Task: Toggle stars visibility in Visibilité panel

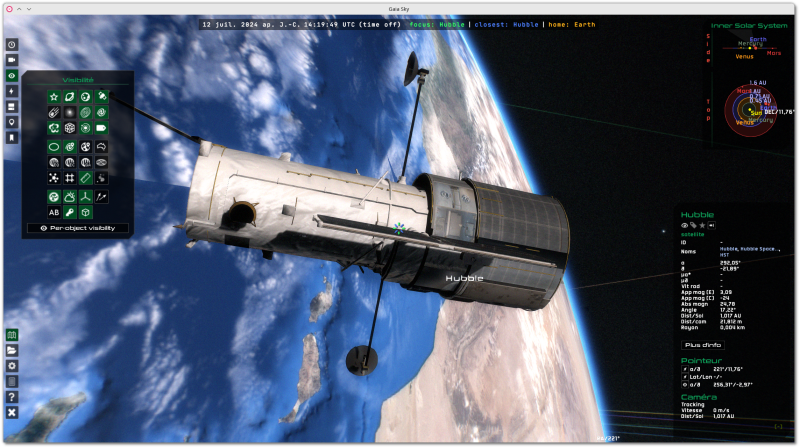Action: [54, 96]
